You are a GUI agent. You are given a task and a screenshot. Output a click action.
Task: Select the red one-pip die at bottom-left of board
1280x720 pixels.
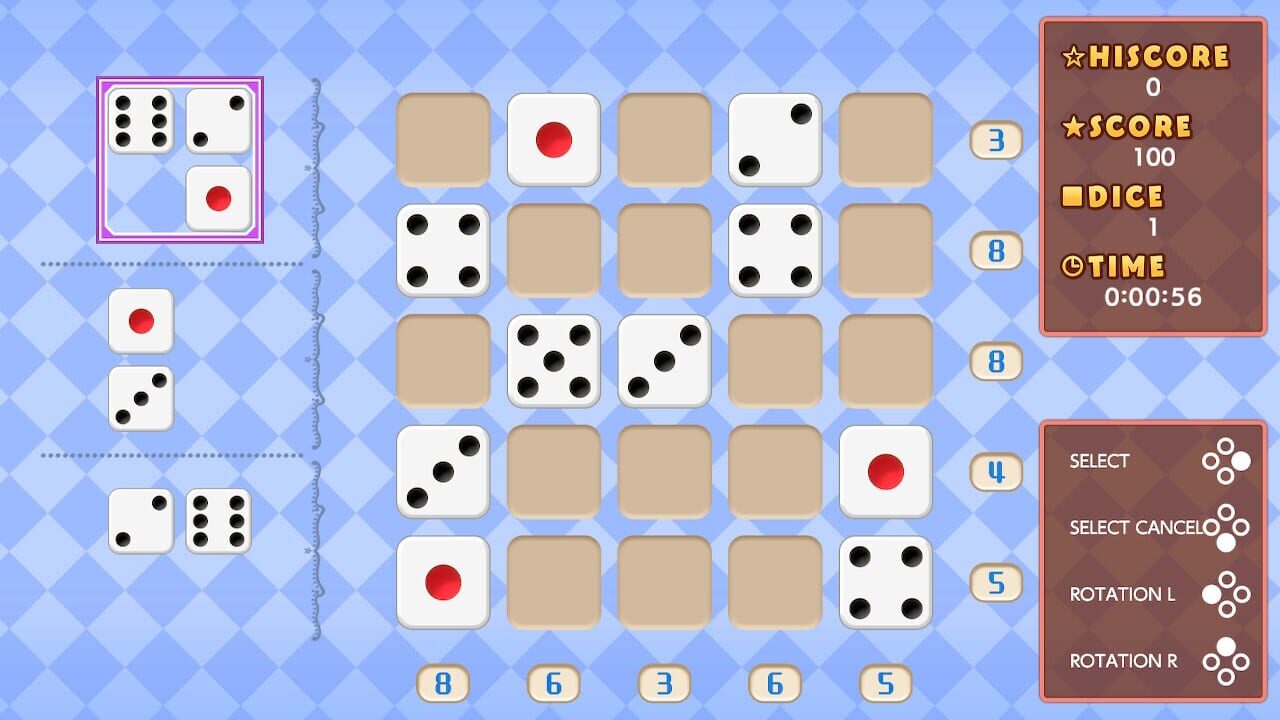443,581
